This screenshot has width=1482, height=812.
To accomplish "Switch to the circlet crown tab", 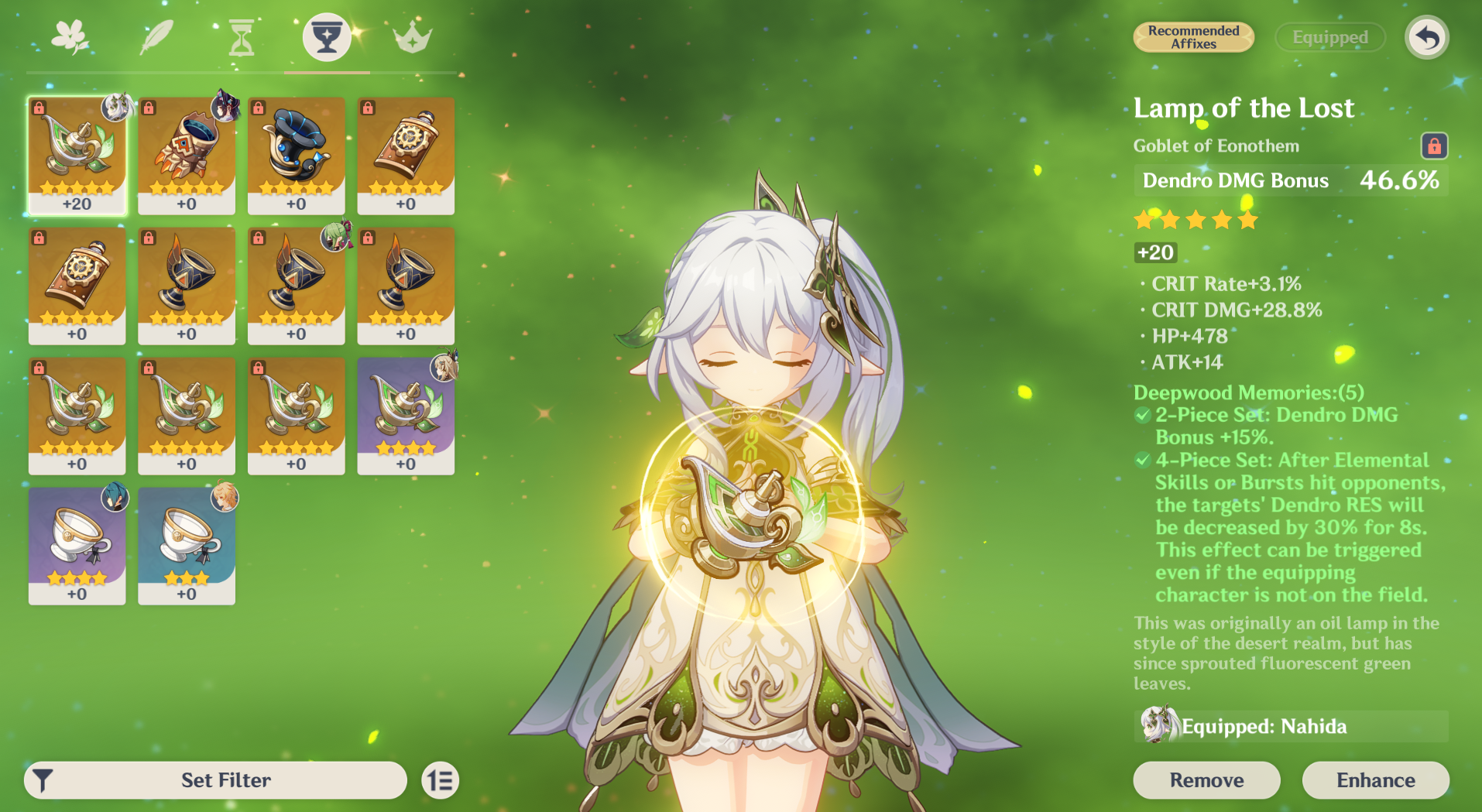I will 412,37.
